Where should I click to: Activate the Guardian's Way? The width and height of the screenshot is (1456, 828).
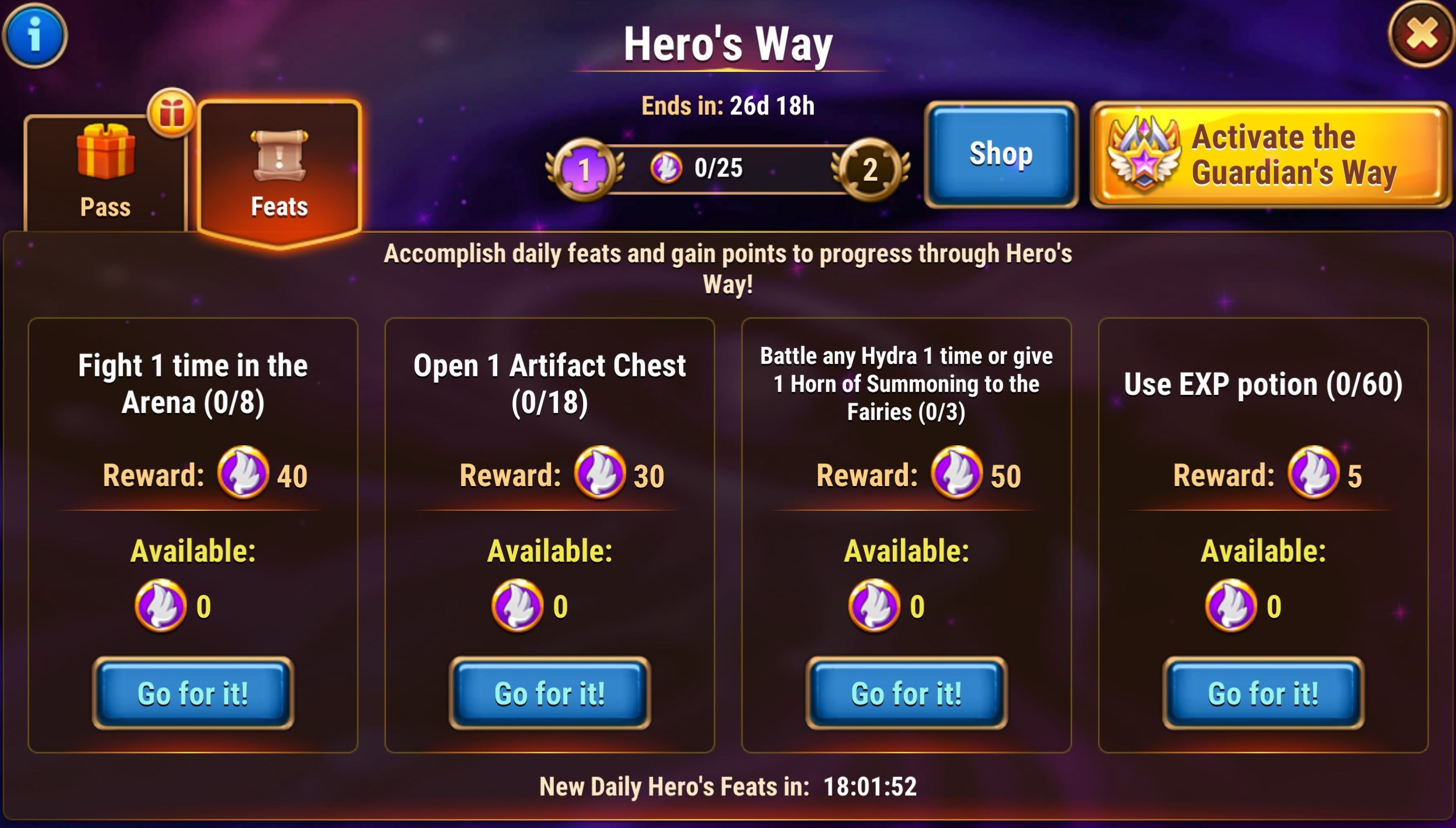tap(1270, 155)
